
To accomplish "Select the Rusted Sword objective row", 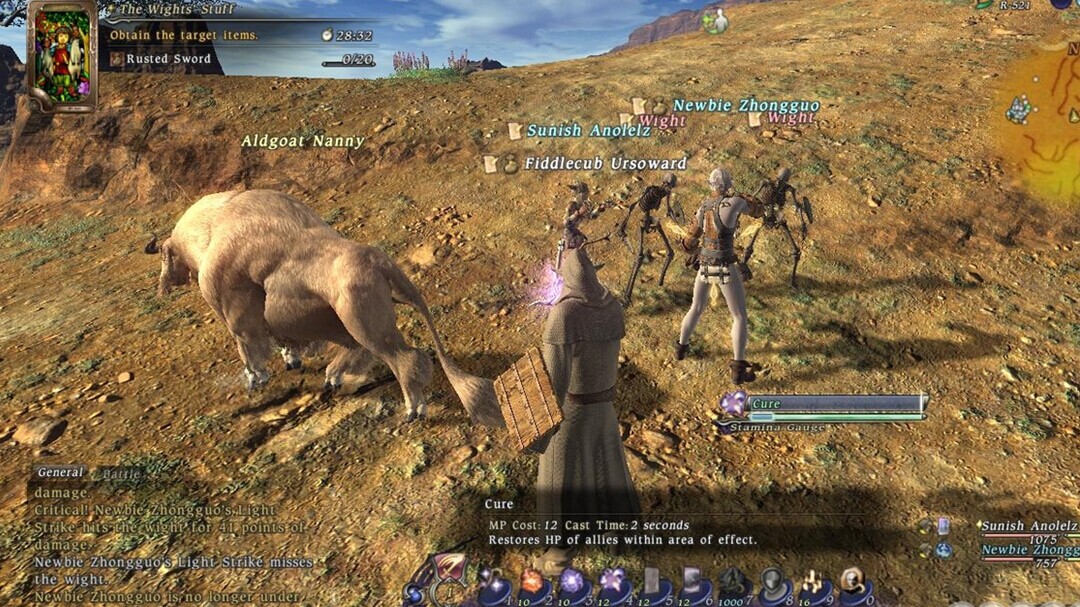I will tap(166, 59).
